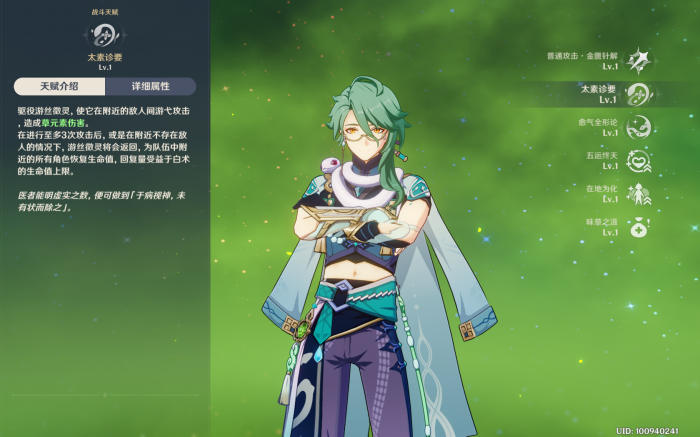View the 五运终天 passive talent
This screenshot has width=700, height=437.
(x=638, y=161)
